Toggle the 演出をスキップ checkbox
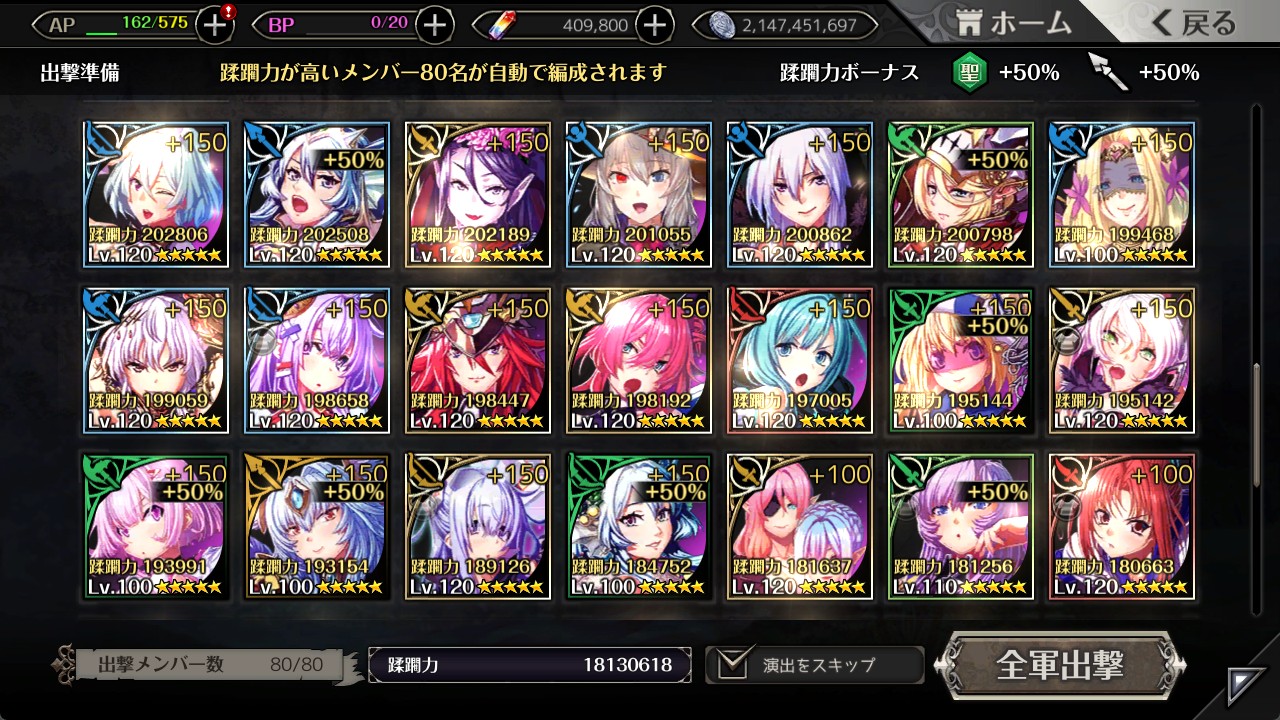Screen dimensions: 1280x720 (x=729, y=664)
